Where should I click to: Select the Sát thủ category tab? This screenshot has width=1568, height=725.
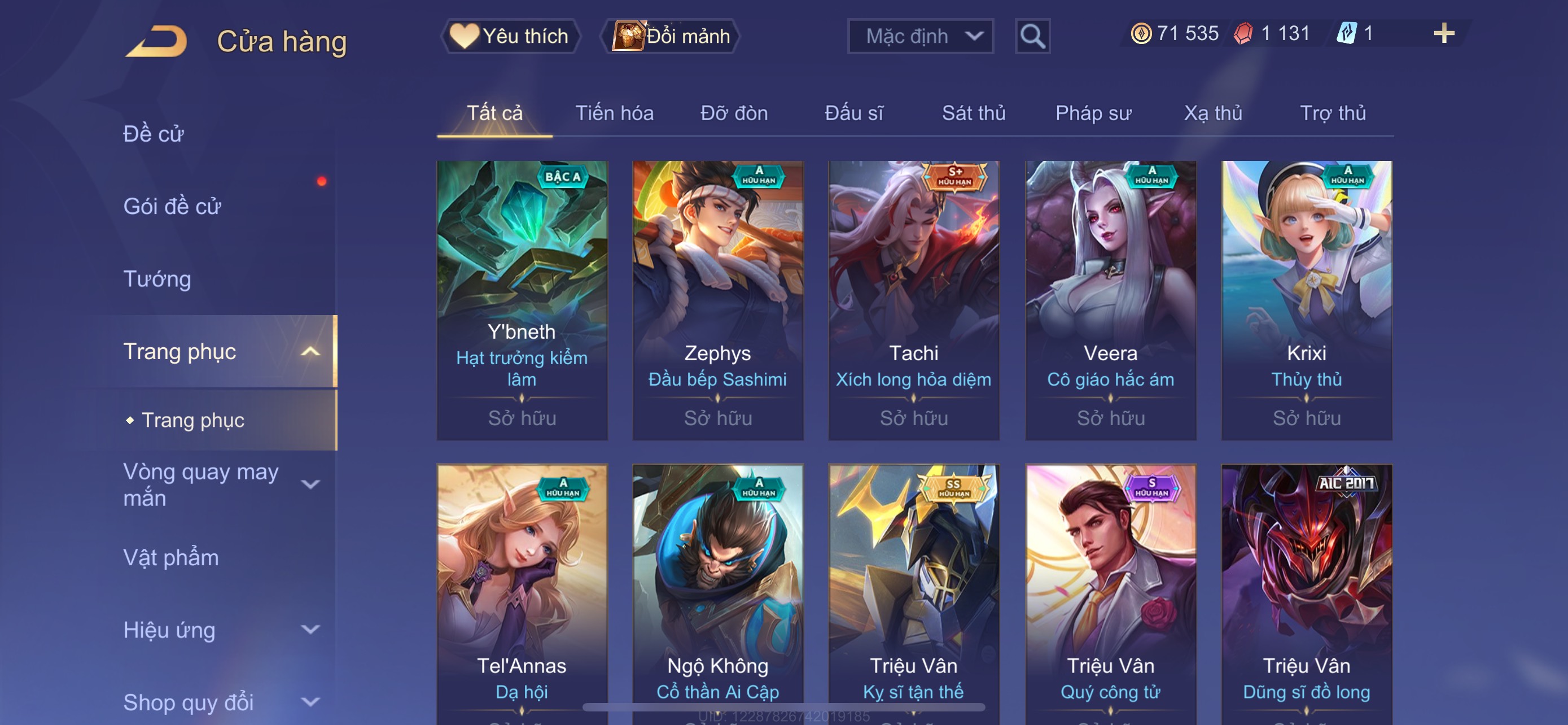[973, 113]
